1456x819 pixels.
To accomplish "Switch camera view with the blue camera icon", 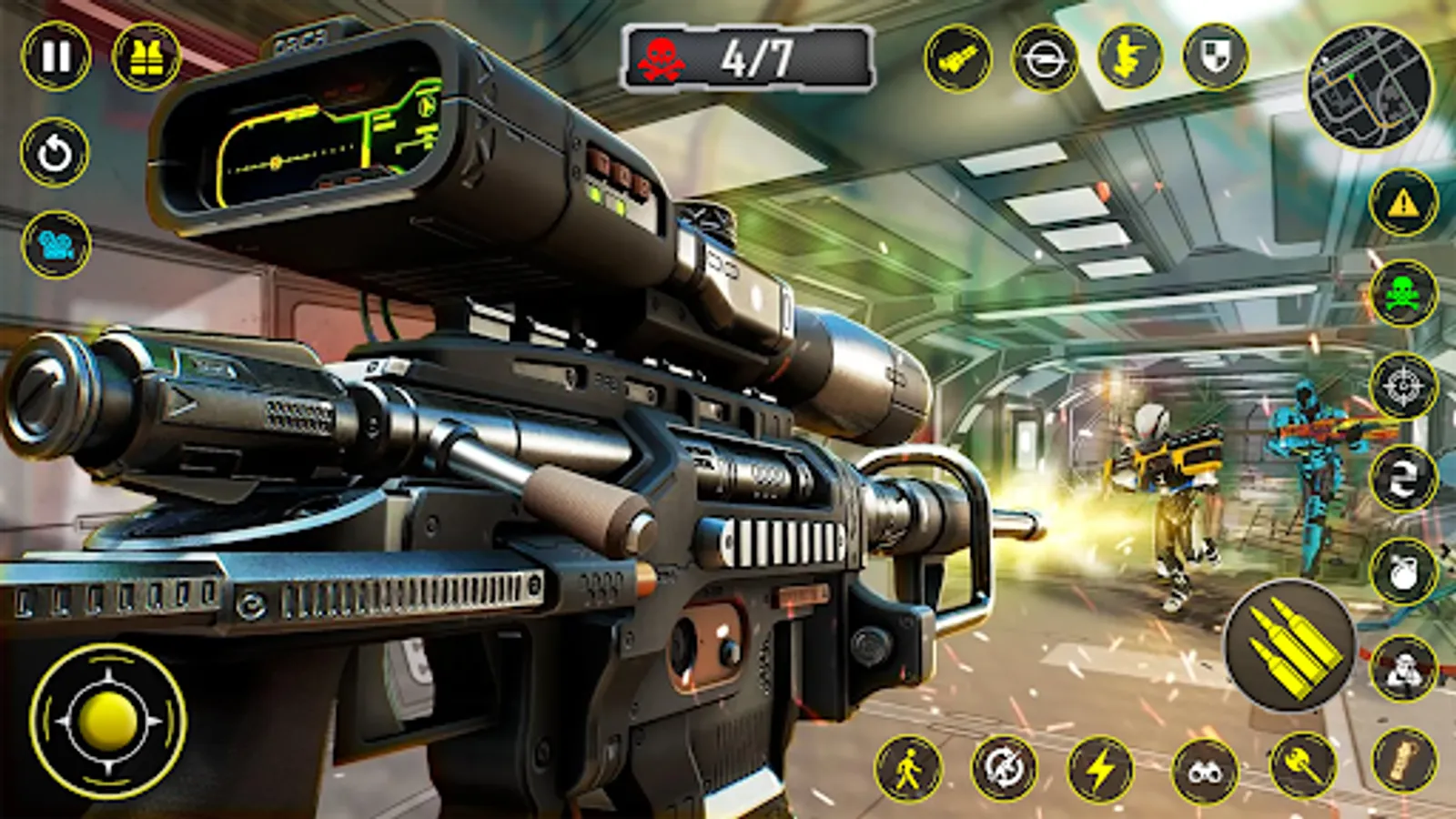I will click(x=56, y=244).
